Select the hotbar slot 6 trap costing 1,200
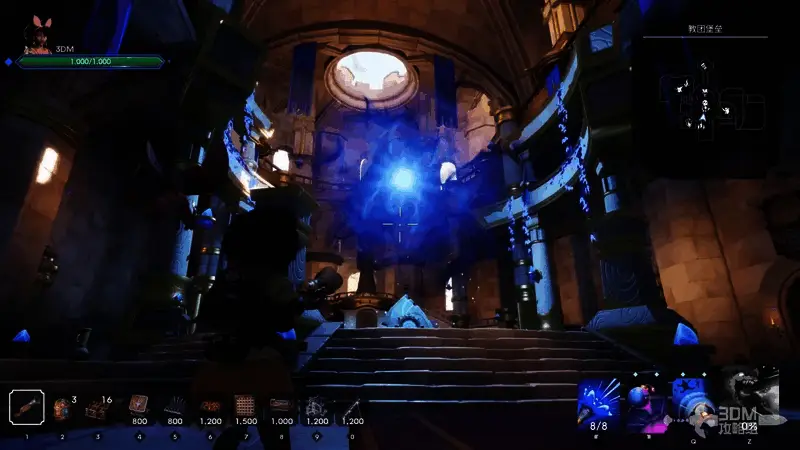Image resolution: width=800 pixels, height=450 pixels. 210,406
